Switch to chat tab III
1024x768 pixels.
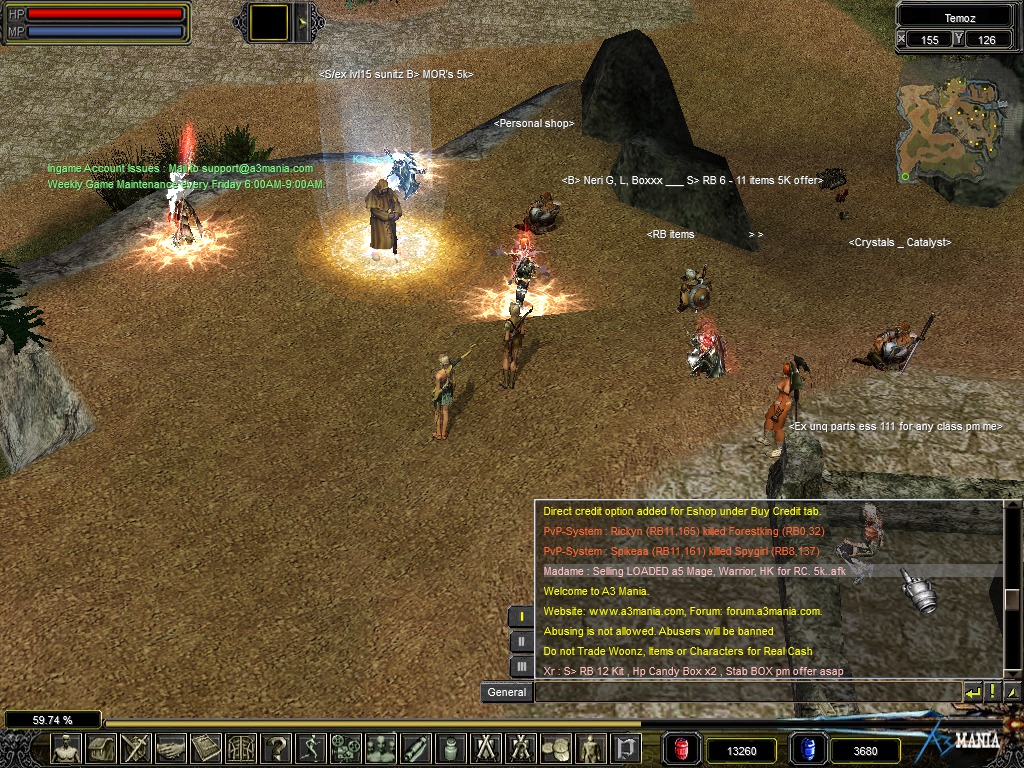pos(521,666)
